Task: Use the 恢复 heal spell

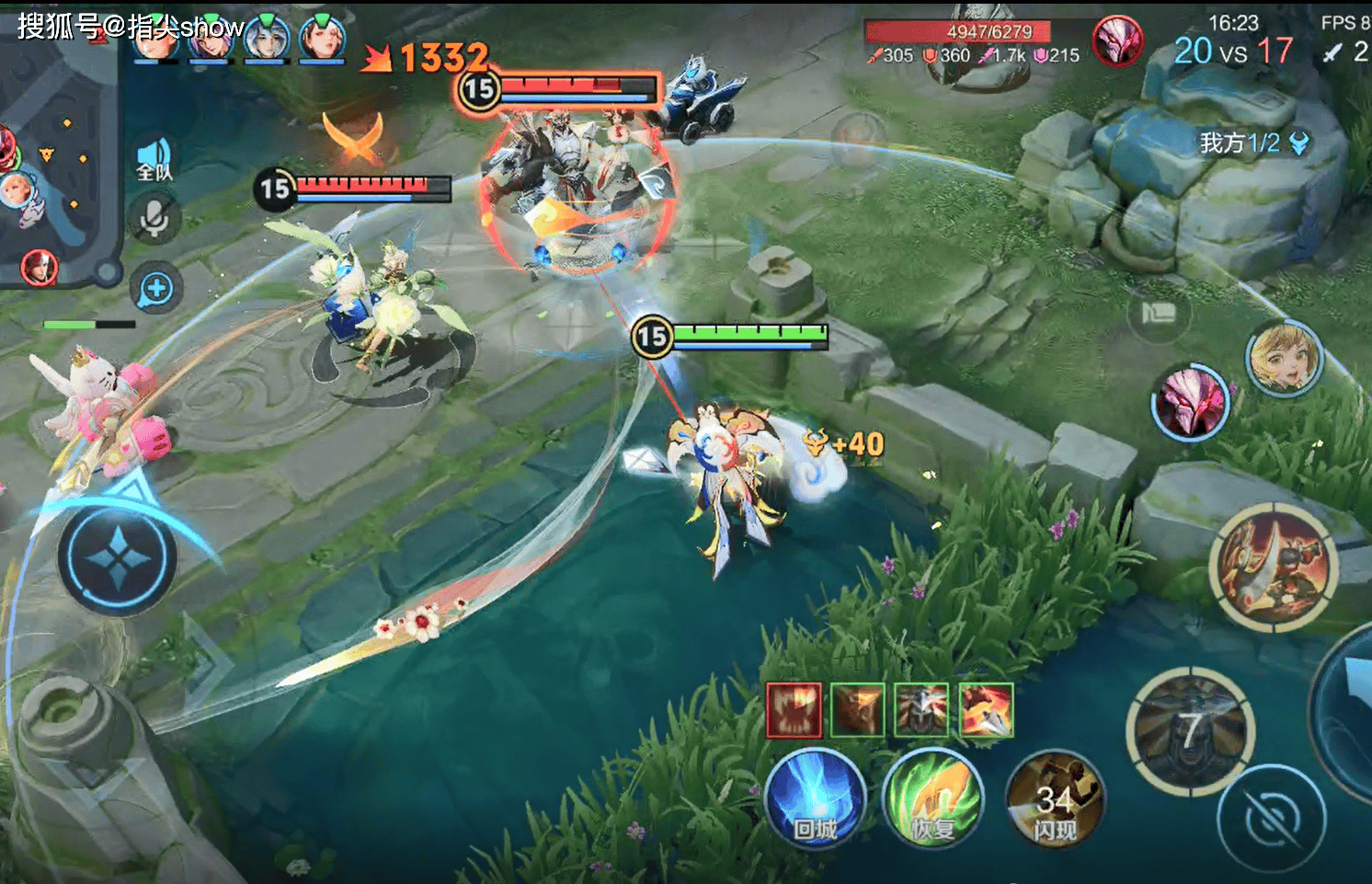Action: [x=932, y=798]
